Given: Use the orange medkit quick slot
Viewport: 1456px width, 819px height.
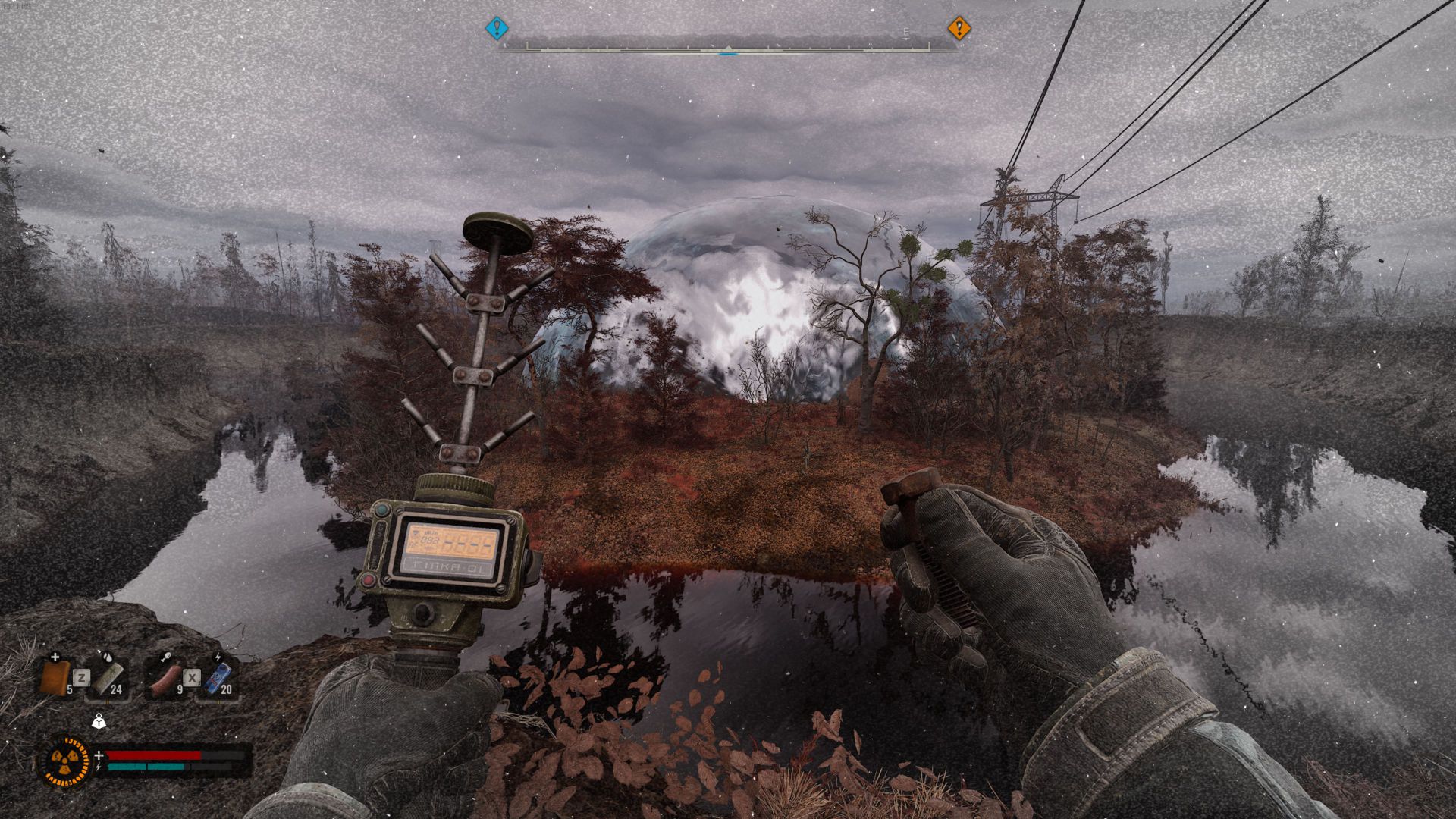Looking at the screenshot, I should (x=56, y=676).
